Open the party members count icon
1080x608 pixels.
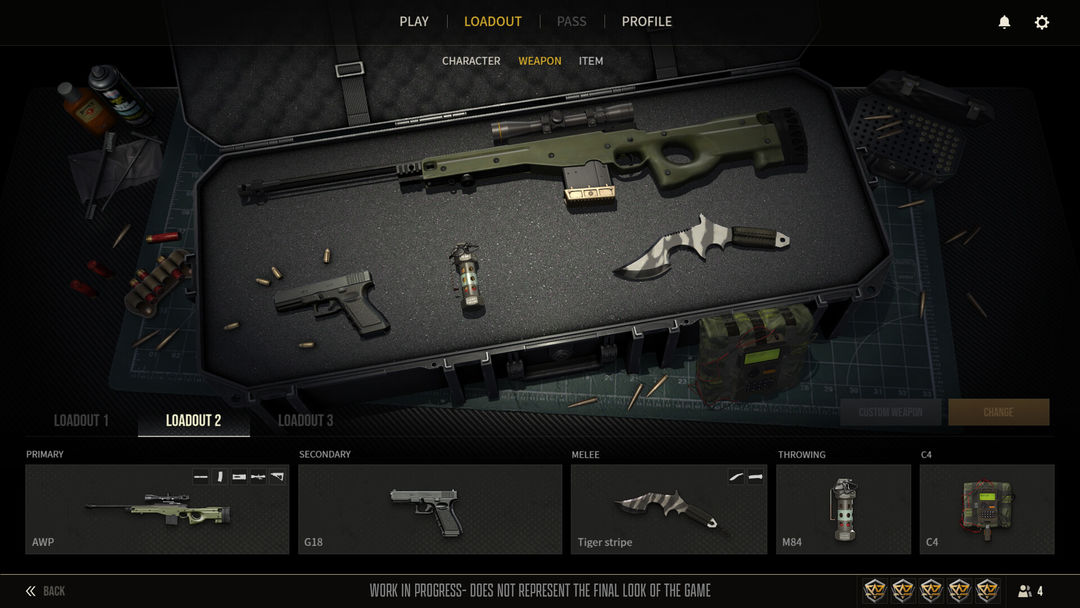click(x=1030, y=591)
